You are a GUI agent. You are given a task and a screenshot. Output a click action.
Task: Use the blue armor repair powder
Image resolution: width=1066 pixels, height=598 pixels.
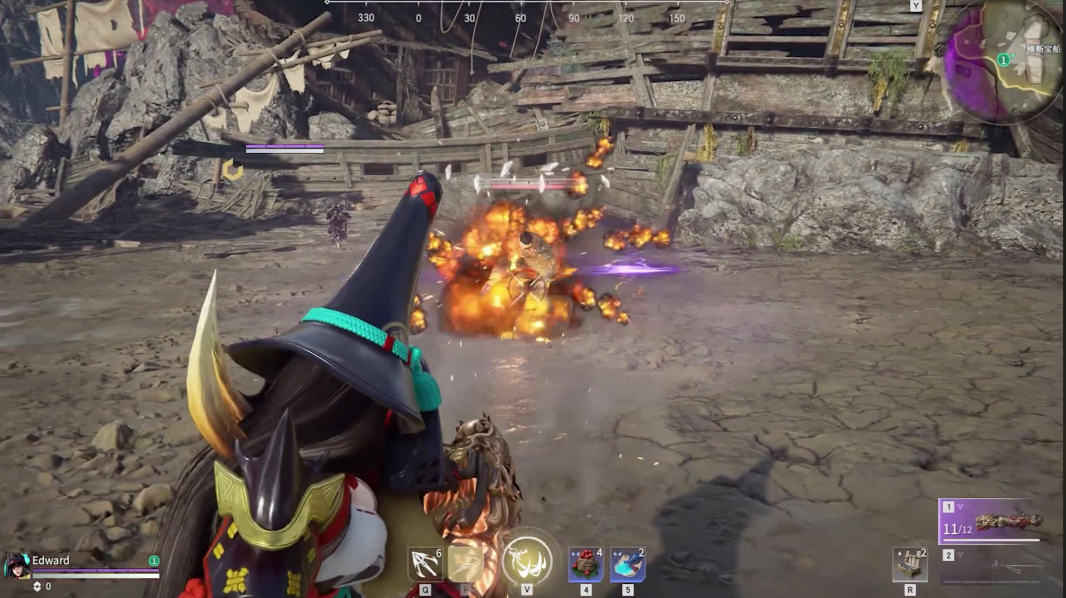[627, 565]
